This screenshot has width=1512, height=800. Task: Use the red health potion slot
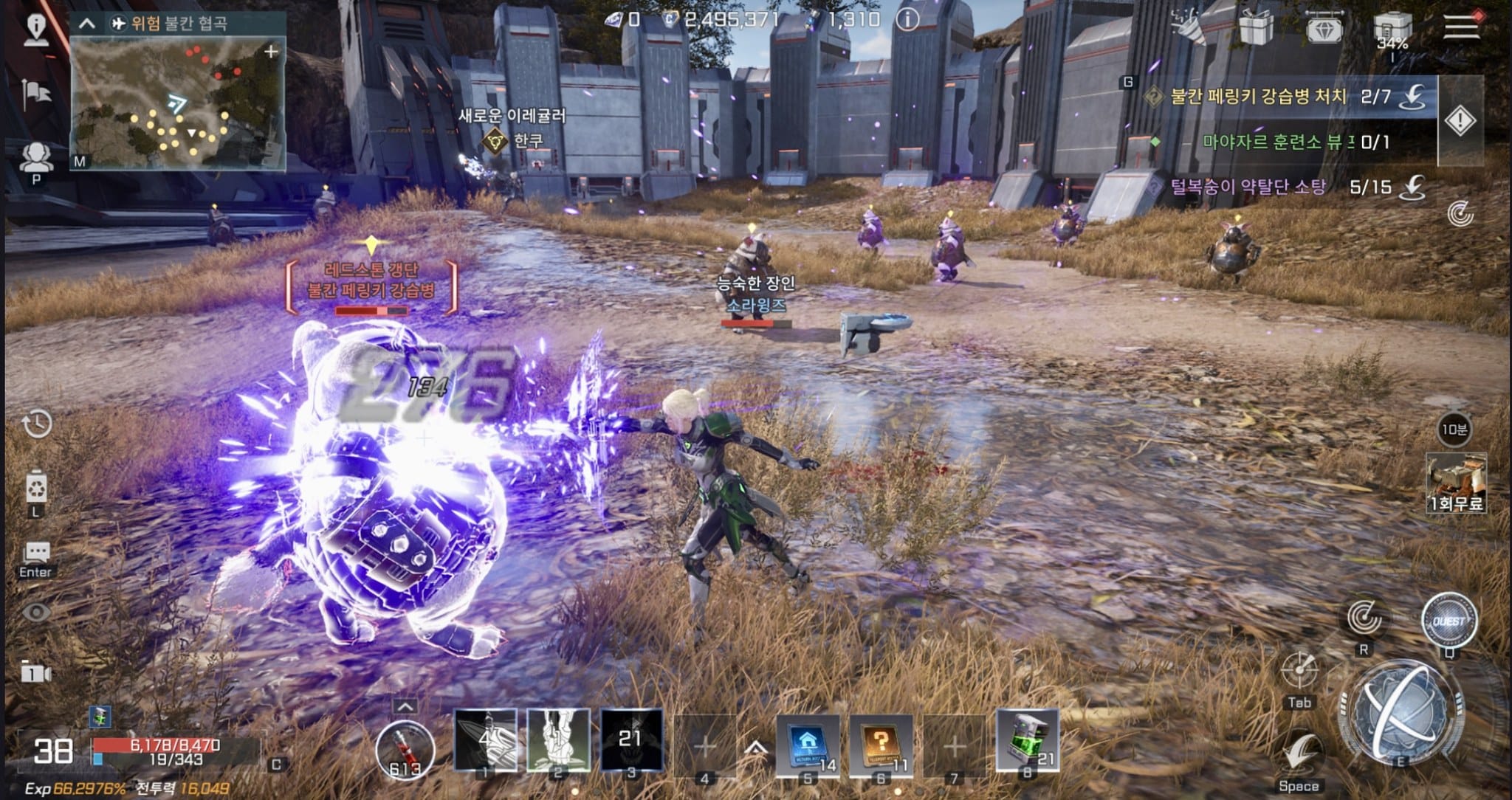(405, 749)
